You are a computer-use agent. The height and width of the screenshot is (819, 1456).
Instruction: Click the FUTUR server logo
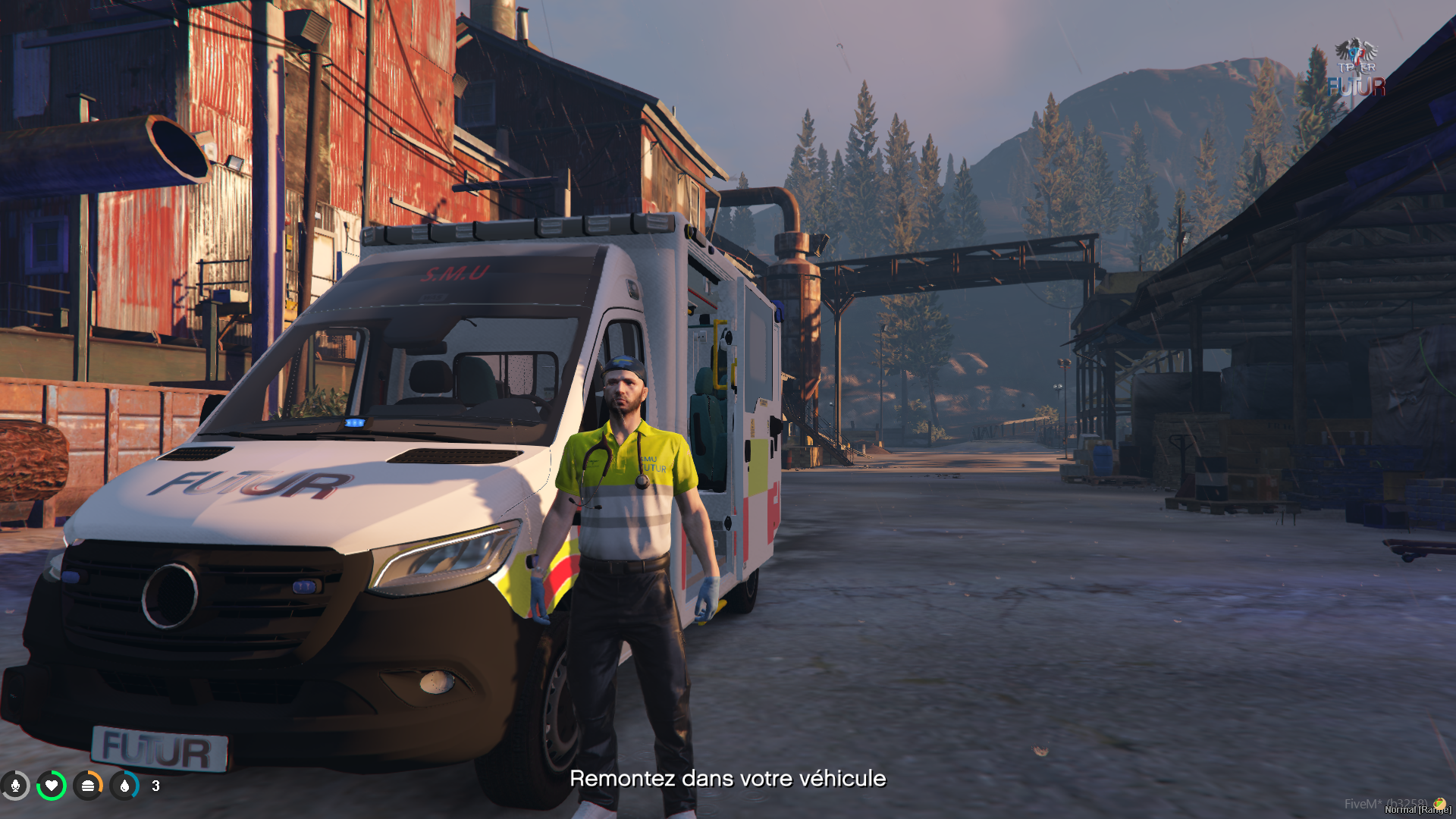click(1357, 68)
